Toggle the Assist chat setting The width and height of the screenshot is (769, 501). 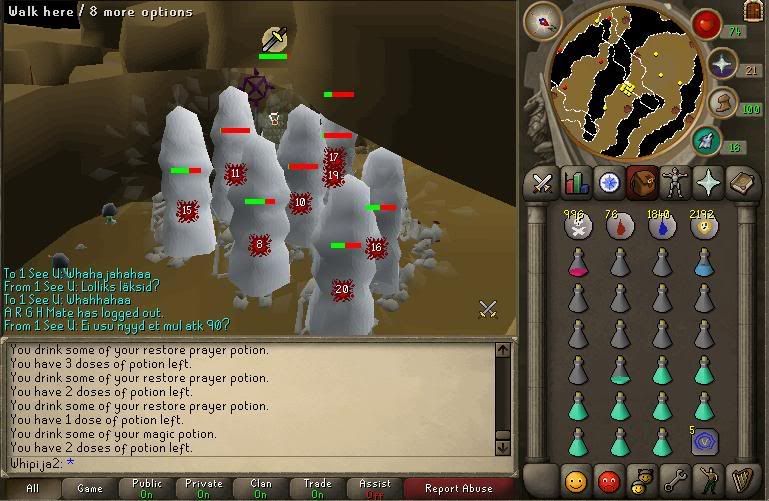375,489
